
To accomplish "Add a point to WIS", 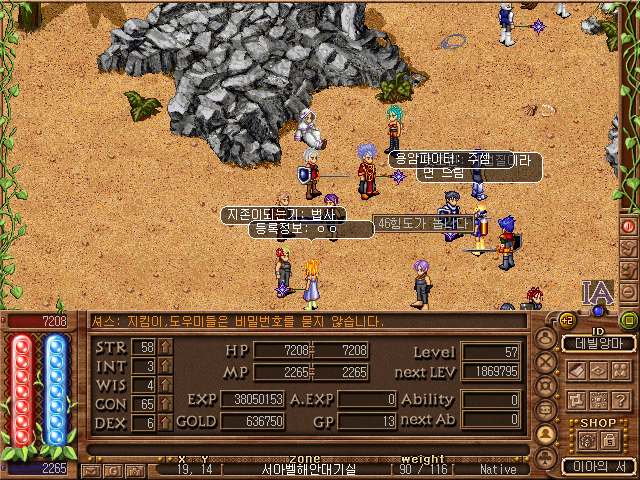I will (x=166, y=385).
